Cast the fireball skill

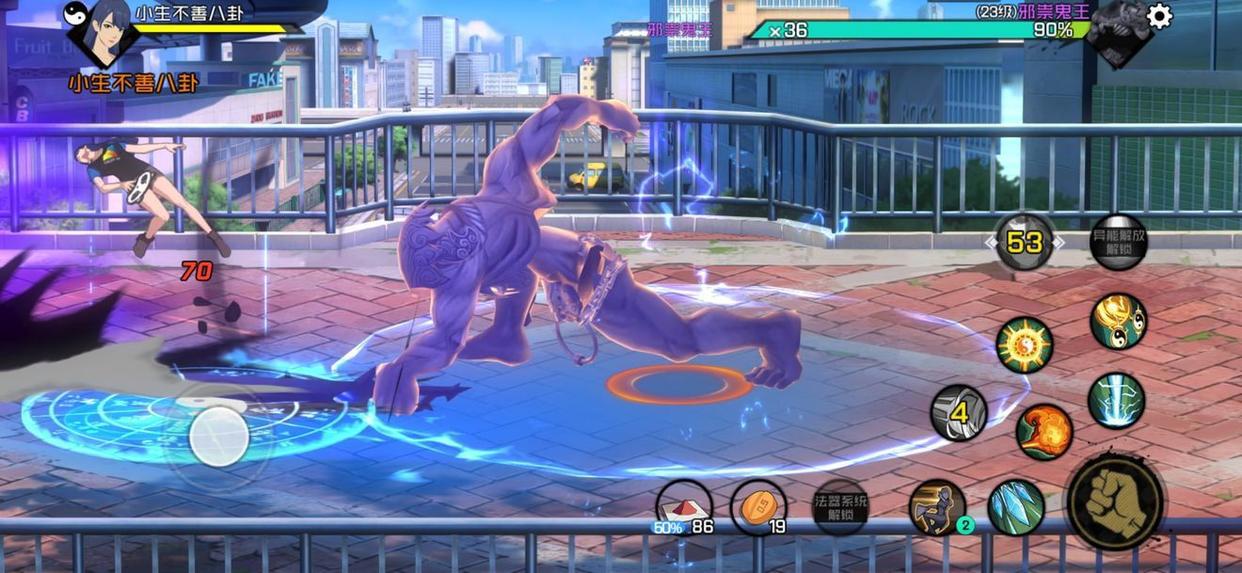point(1044,432)
